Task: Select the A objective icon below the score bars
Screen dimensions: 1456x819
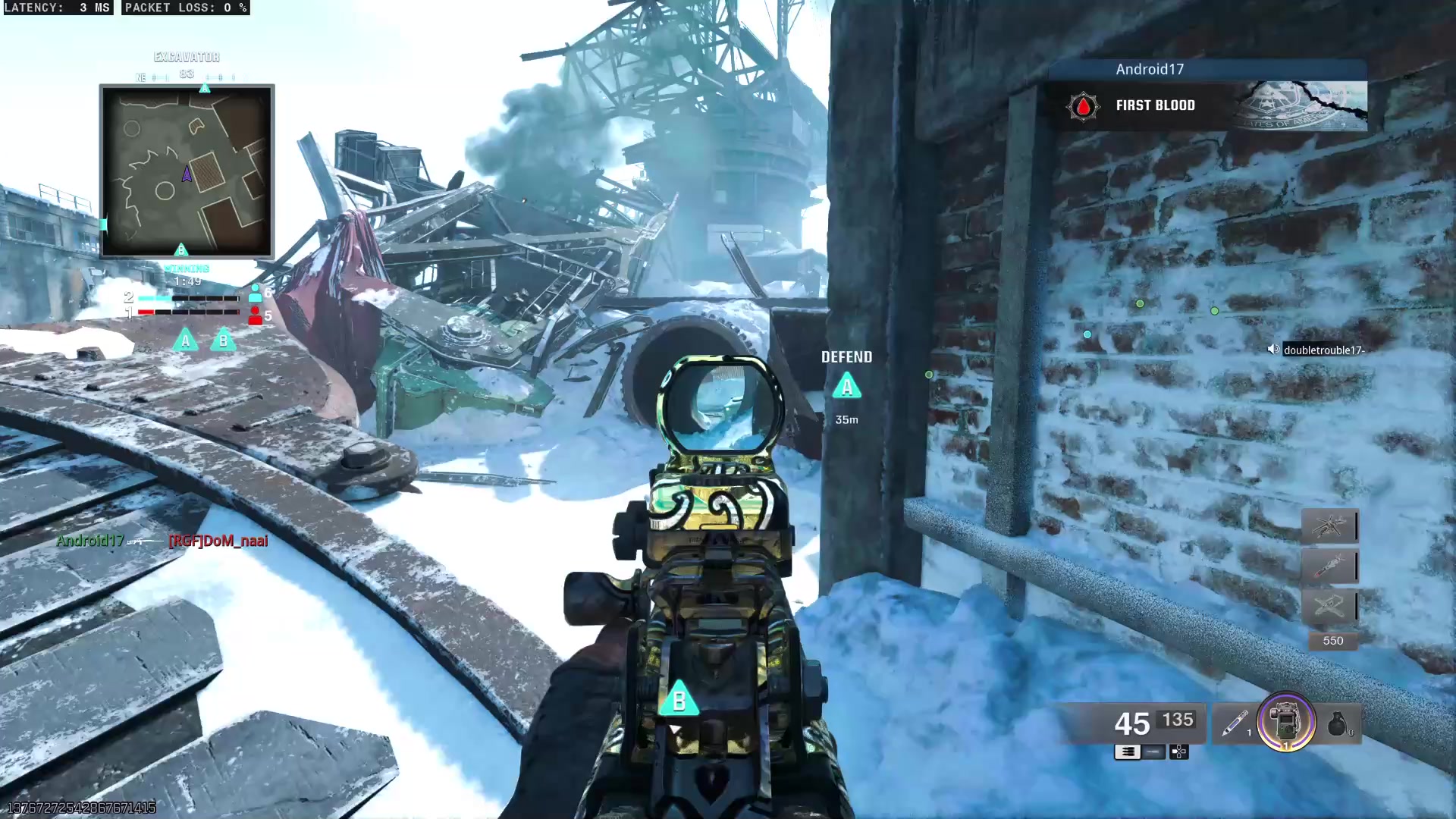Action: (185, 340)
